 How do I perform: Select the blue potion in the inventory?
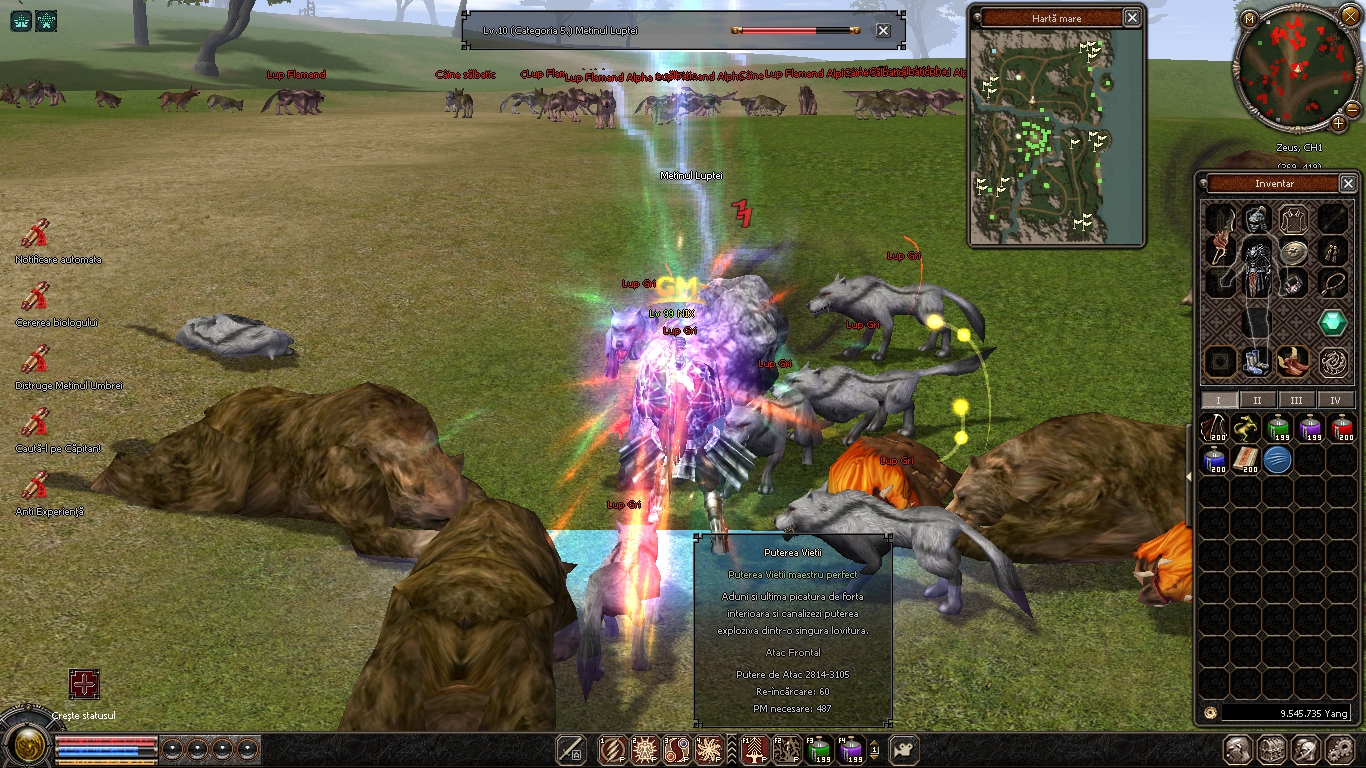pyautogui.click(x=1214, y=460)
